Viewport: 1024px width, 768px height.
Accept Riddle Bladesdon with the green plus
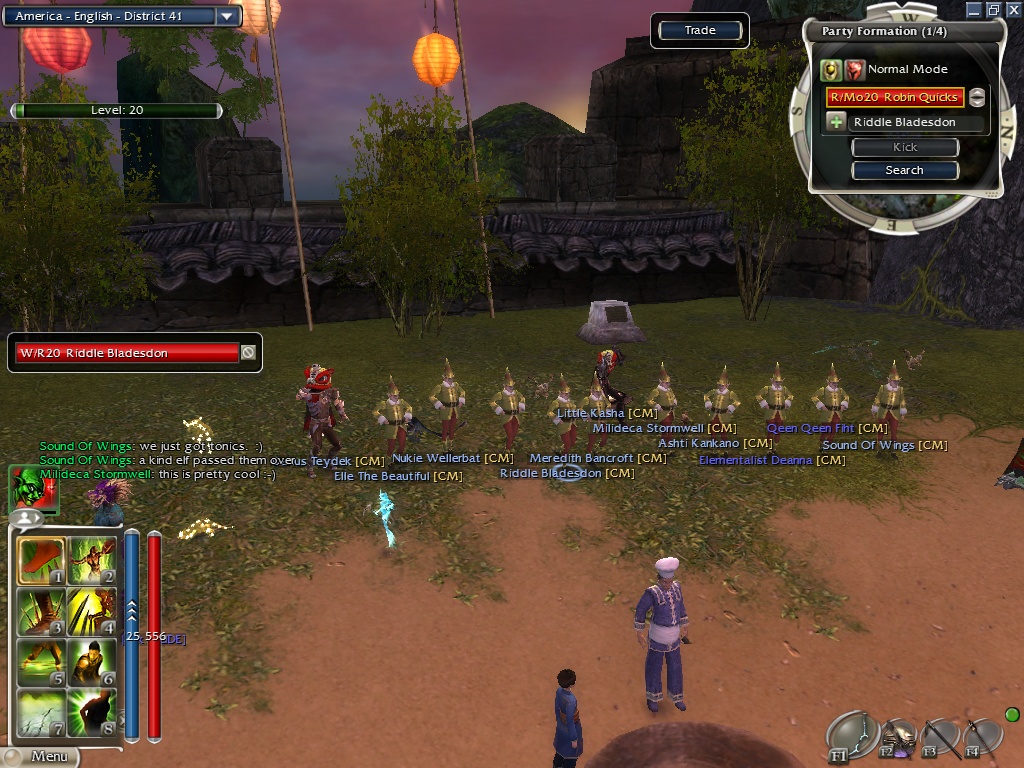click(837, 122)
